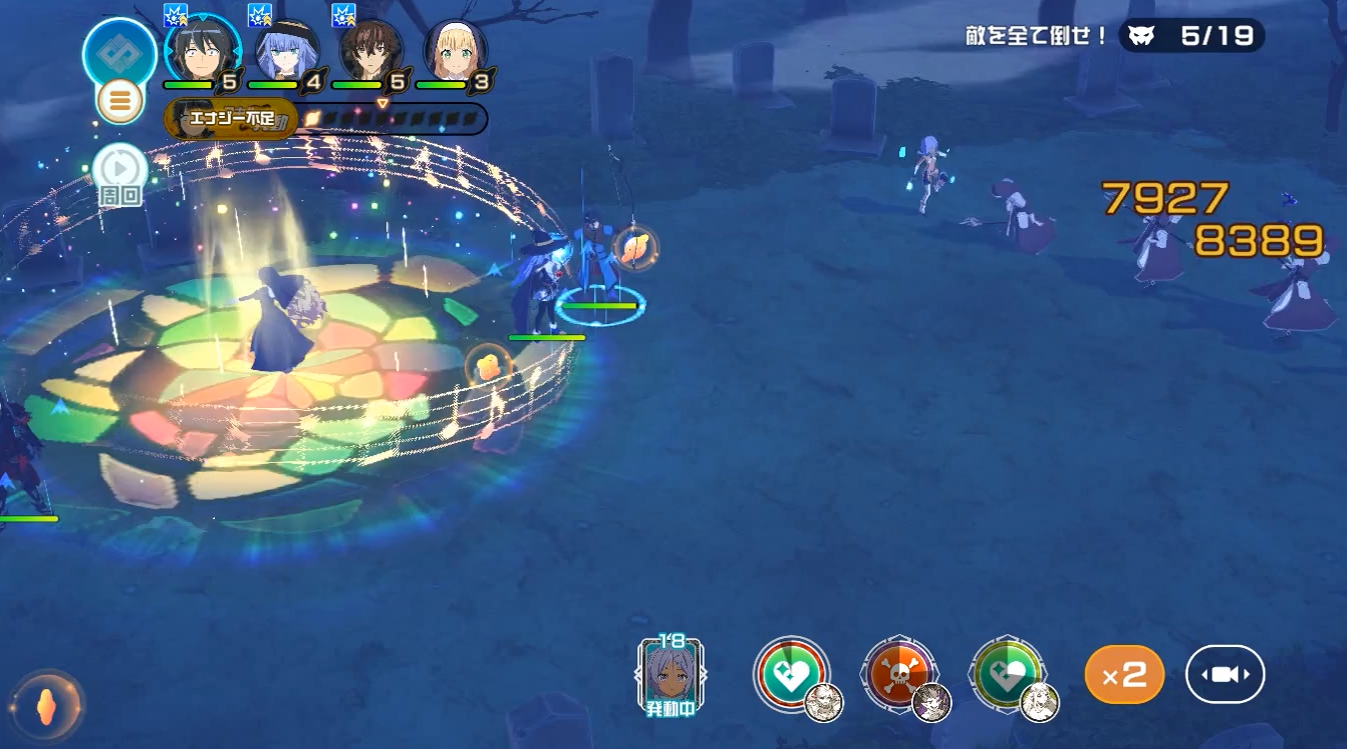Viewport: 1347px width, 749px height.
Task: Tap the glowing orange orb button
Action: pos(46,704)
